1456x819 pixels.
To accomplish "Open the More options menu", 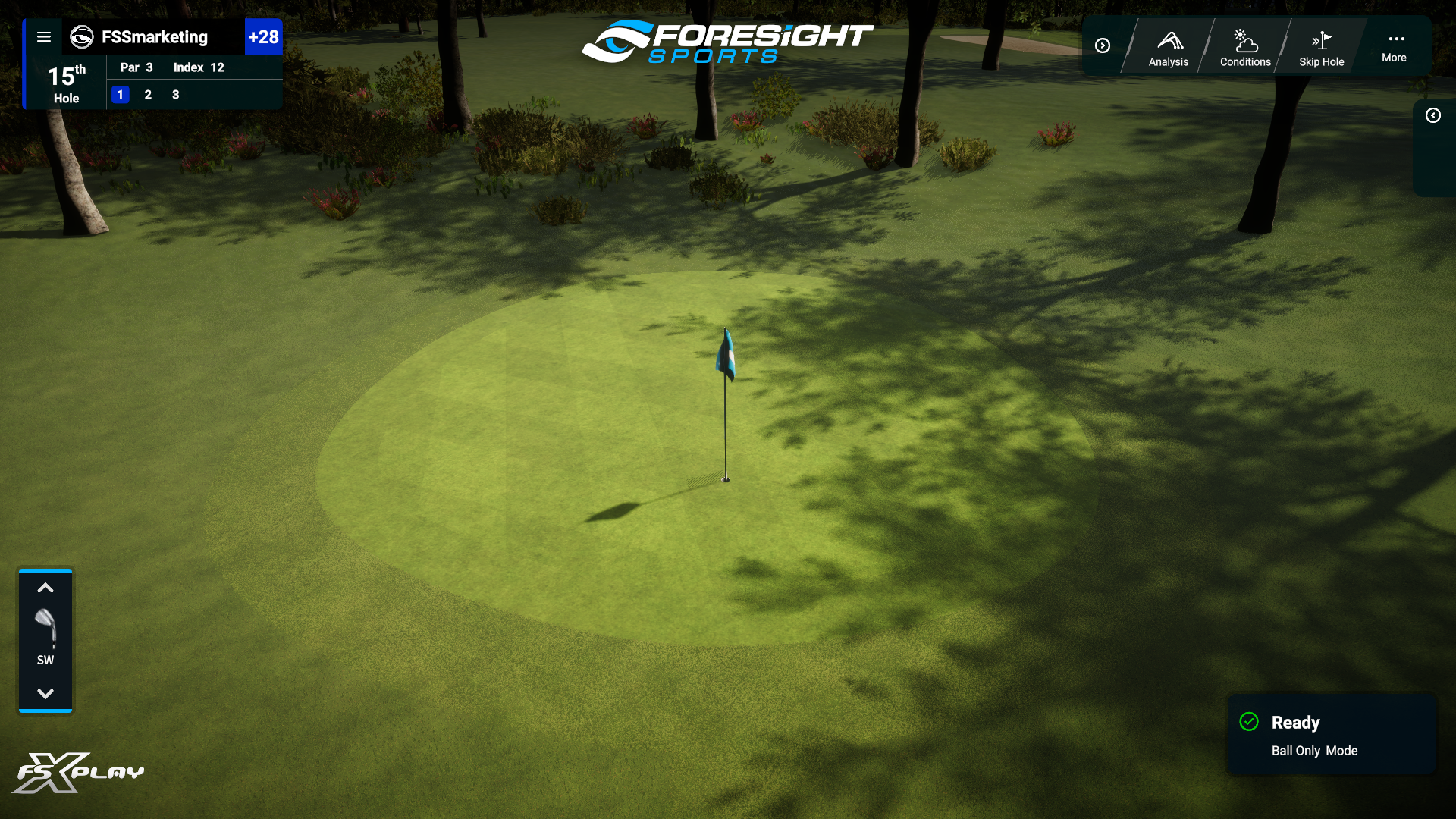I will click(x=1394, y=45).
